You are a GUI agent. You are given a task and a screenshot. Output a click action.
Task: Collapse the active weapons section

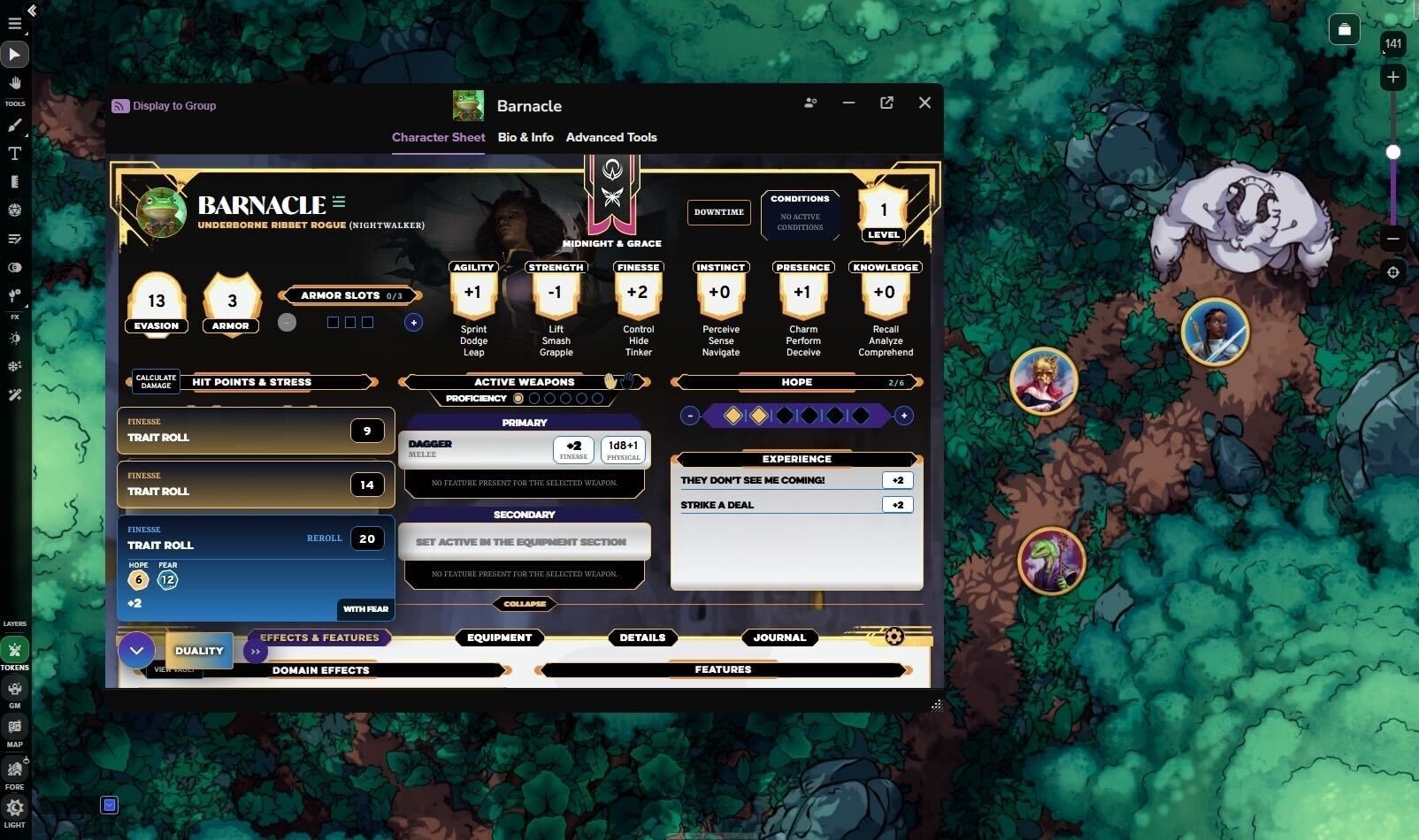click(x=525, y=604)
